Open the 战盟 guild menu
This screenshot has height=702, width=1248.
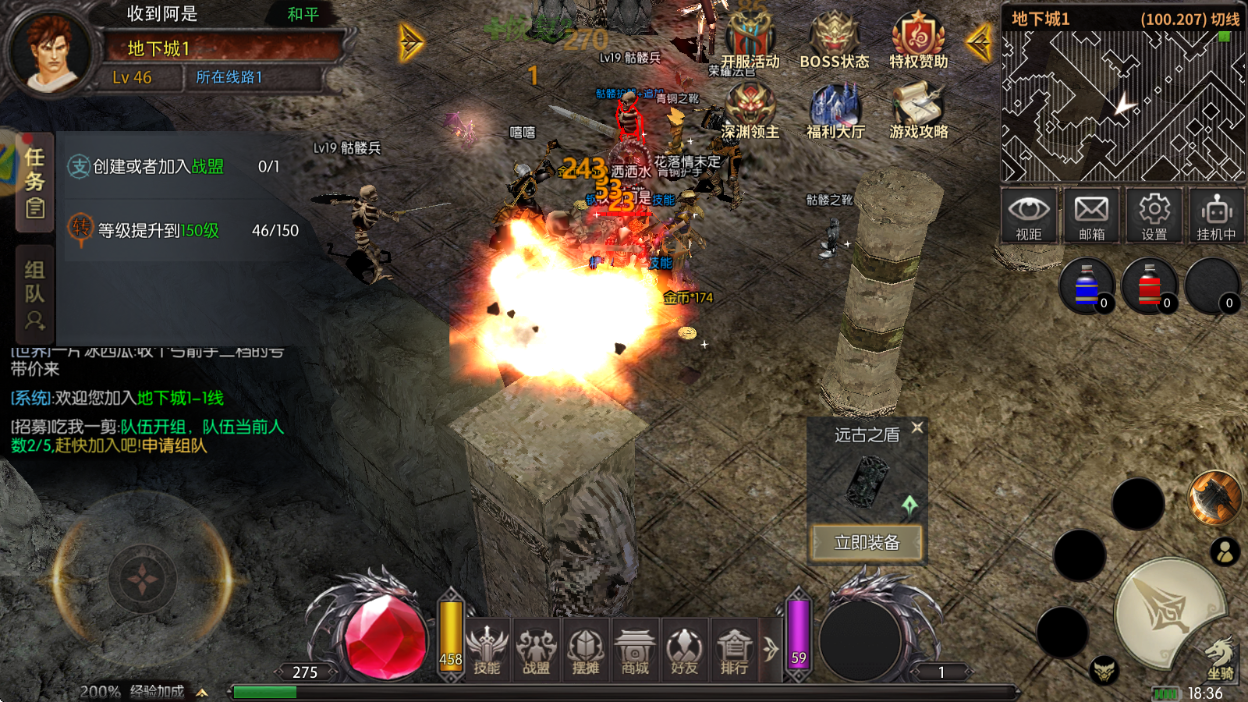[536, 648]
